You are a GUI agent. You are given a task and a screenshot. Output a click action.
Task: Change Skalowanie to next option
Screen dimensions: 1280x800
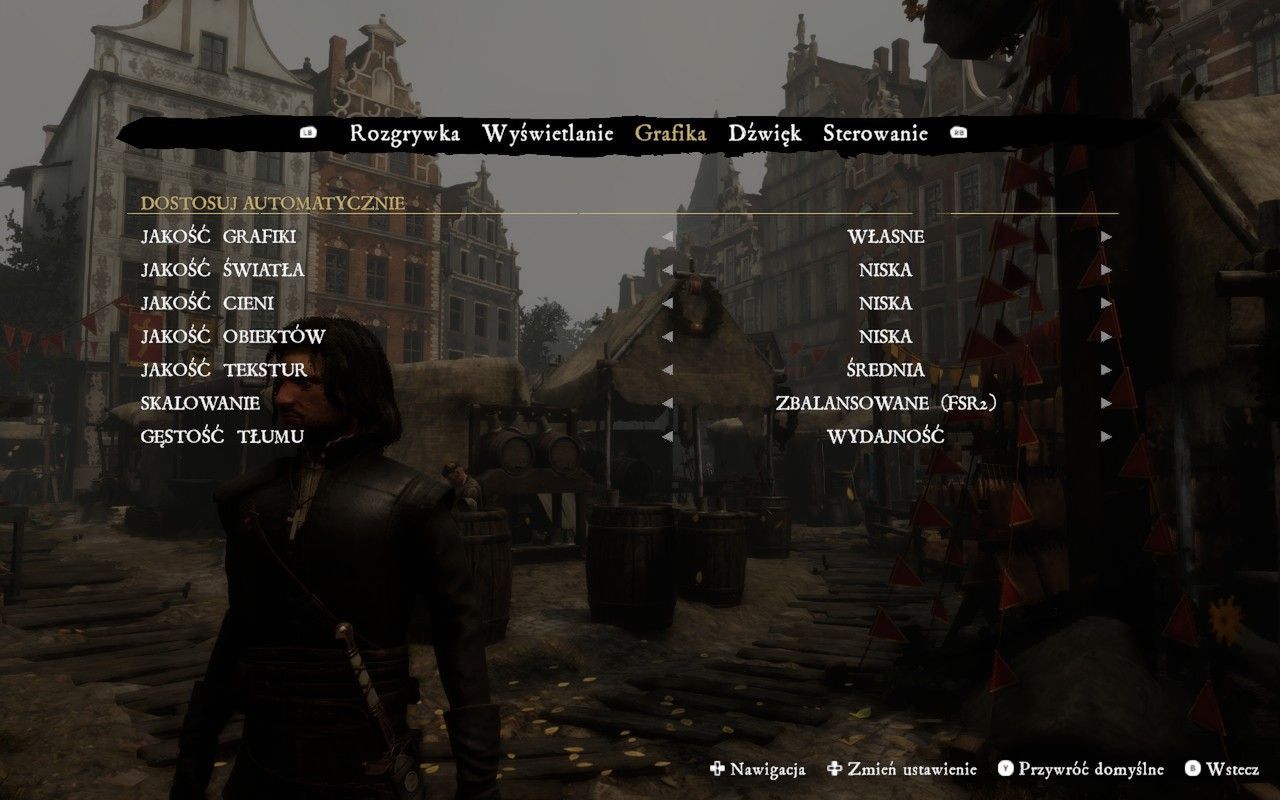[1106, 403]
